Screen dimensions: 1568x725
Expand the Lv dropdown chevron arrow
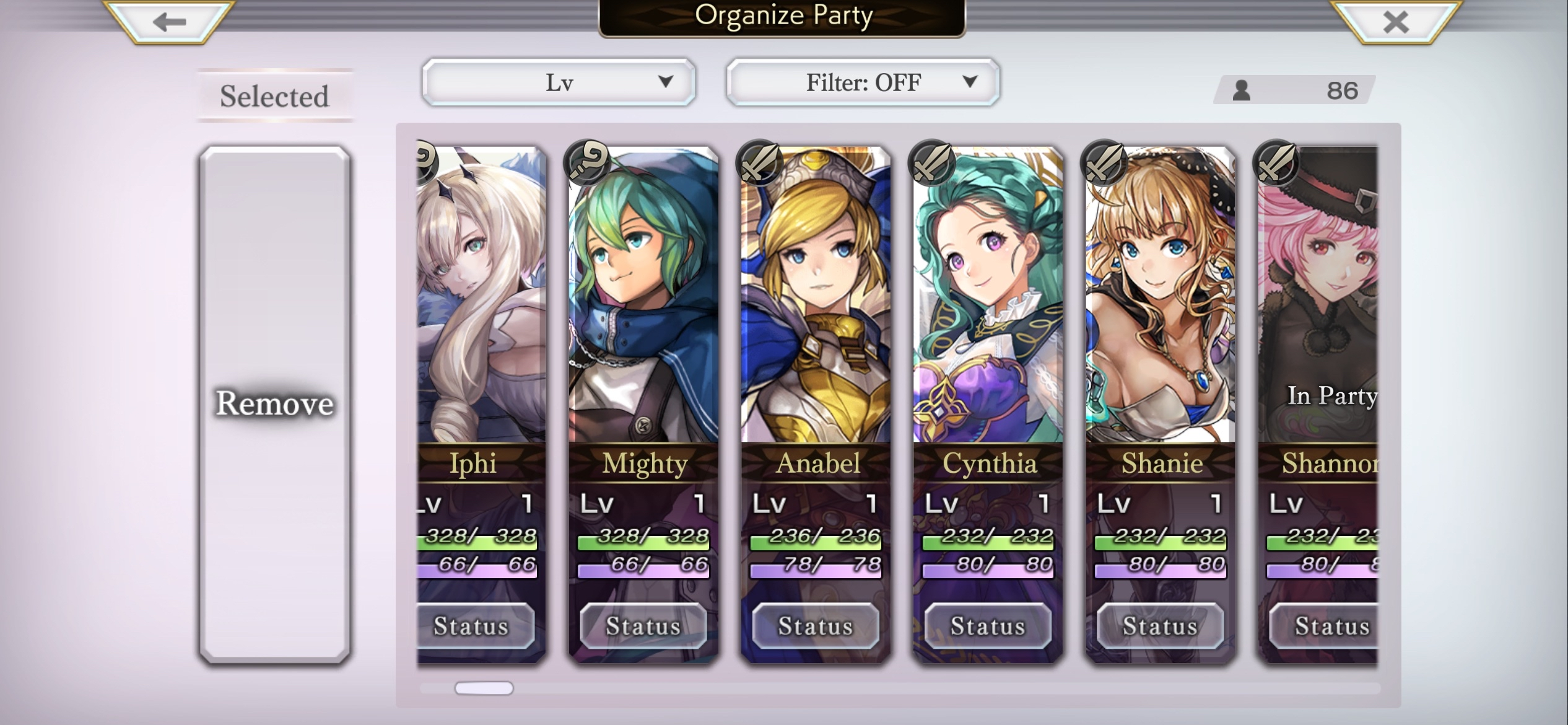click(664, 81)
